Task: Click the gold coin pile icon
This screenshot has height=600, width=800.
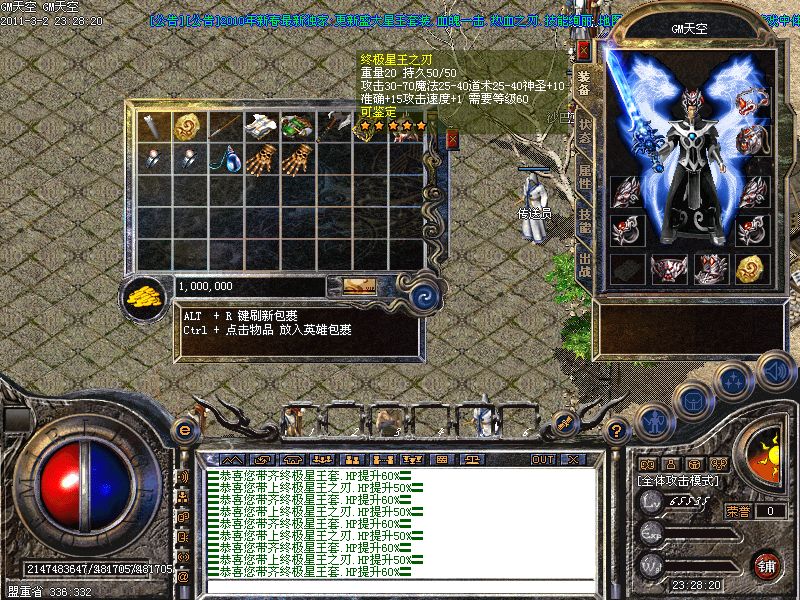Action: coord(146,298)
